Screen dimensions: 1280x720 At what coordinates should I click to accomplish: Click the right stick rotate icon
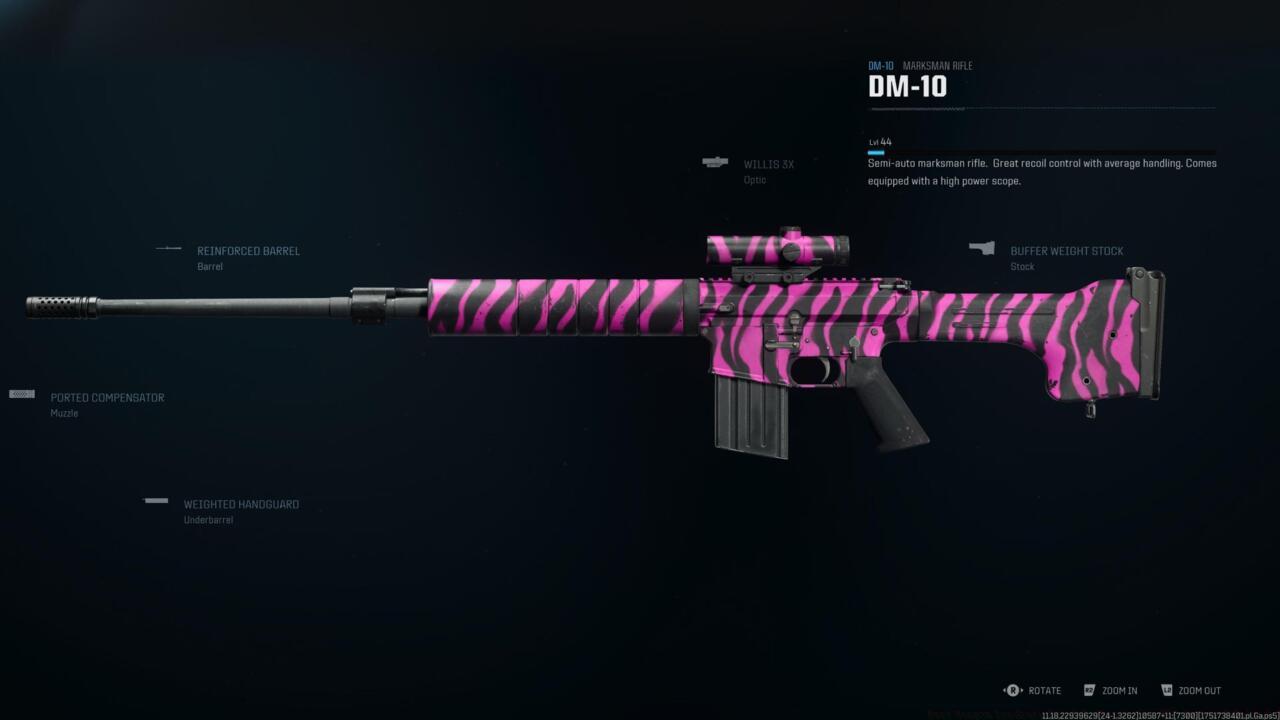pyautogui.click(x=1011, y=690)
